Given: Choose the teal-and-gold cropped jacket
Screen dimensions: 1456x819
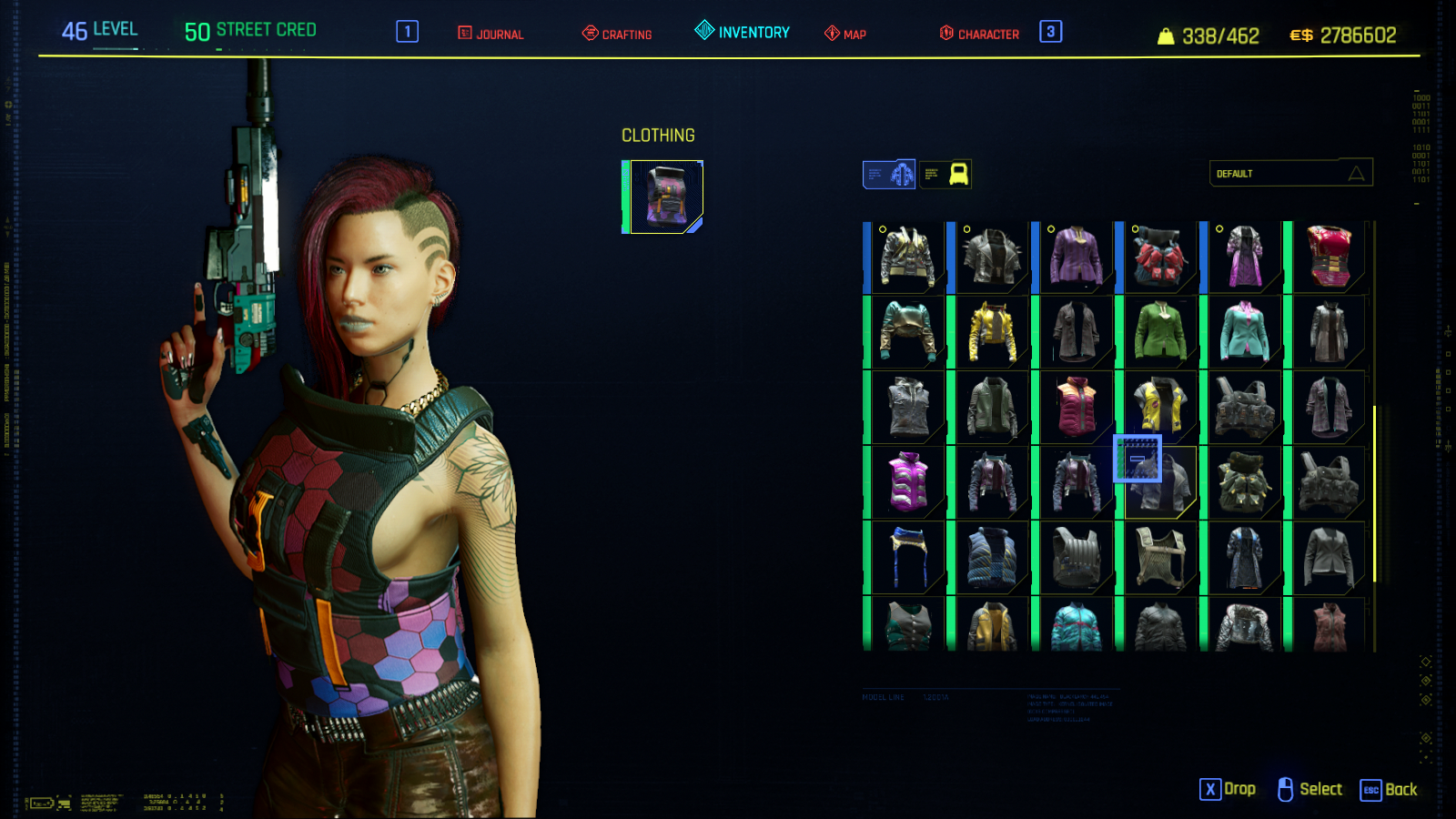Looking at the screenshot, I should point(907,332).
